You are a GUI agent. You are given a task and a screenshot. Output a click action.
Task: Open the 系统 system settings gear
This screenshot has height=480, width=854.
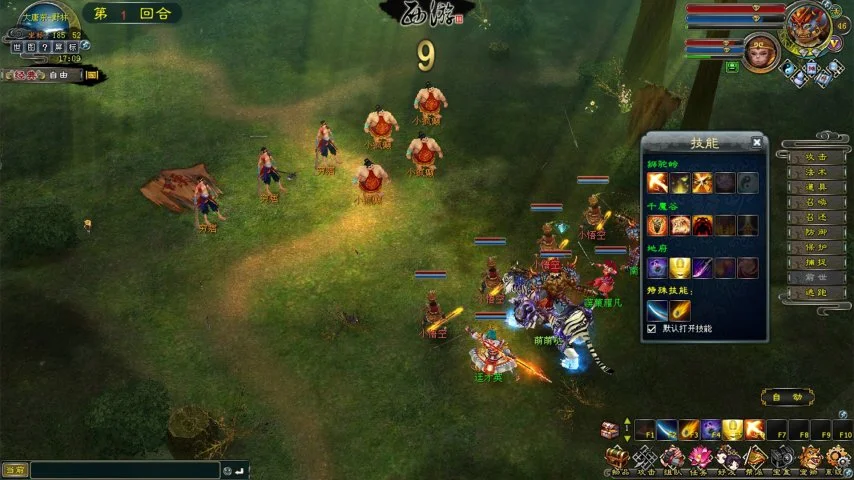(x=837, y=458)
